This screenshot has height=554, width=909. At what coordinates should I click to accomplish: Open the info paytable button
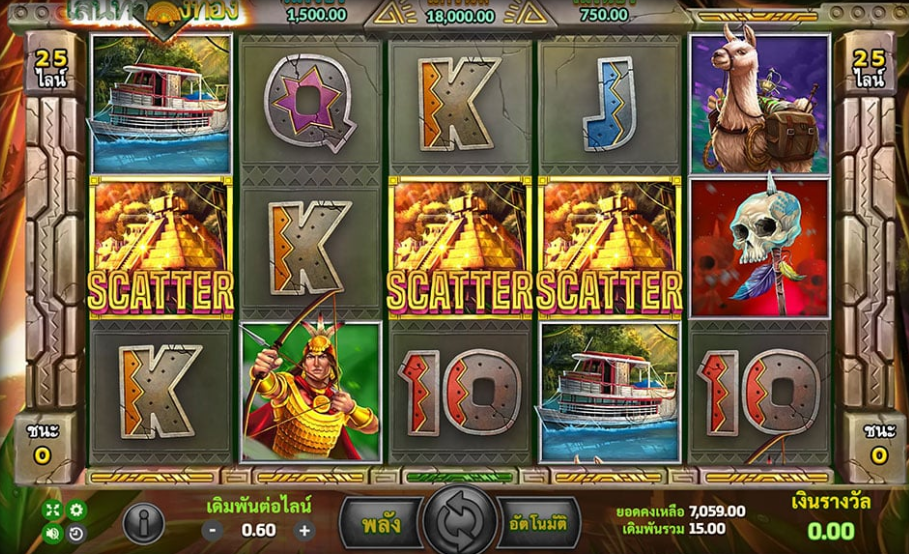point(143,522)
